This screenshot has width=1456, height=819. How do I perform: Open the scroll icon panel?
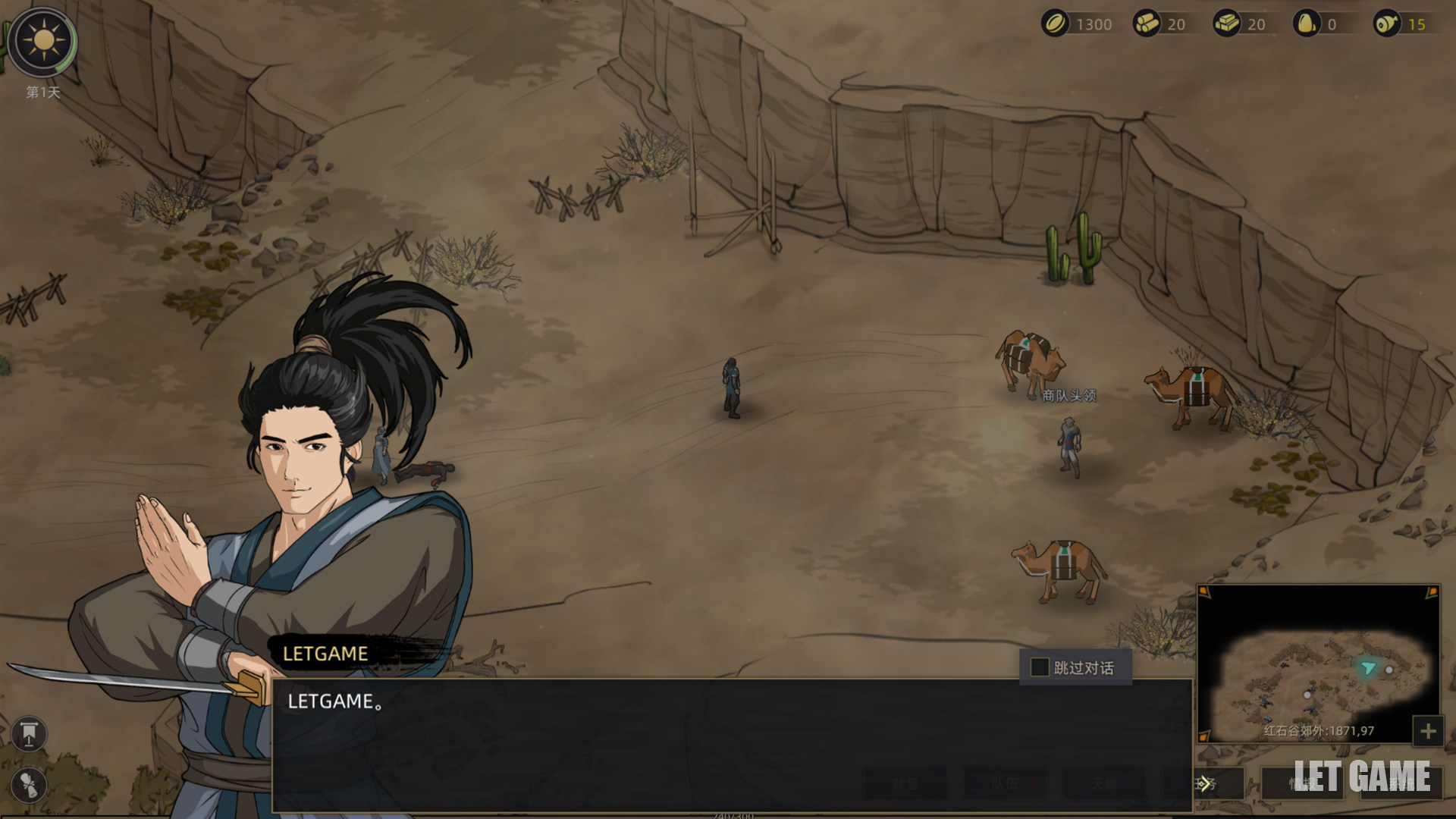(30, 785)
